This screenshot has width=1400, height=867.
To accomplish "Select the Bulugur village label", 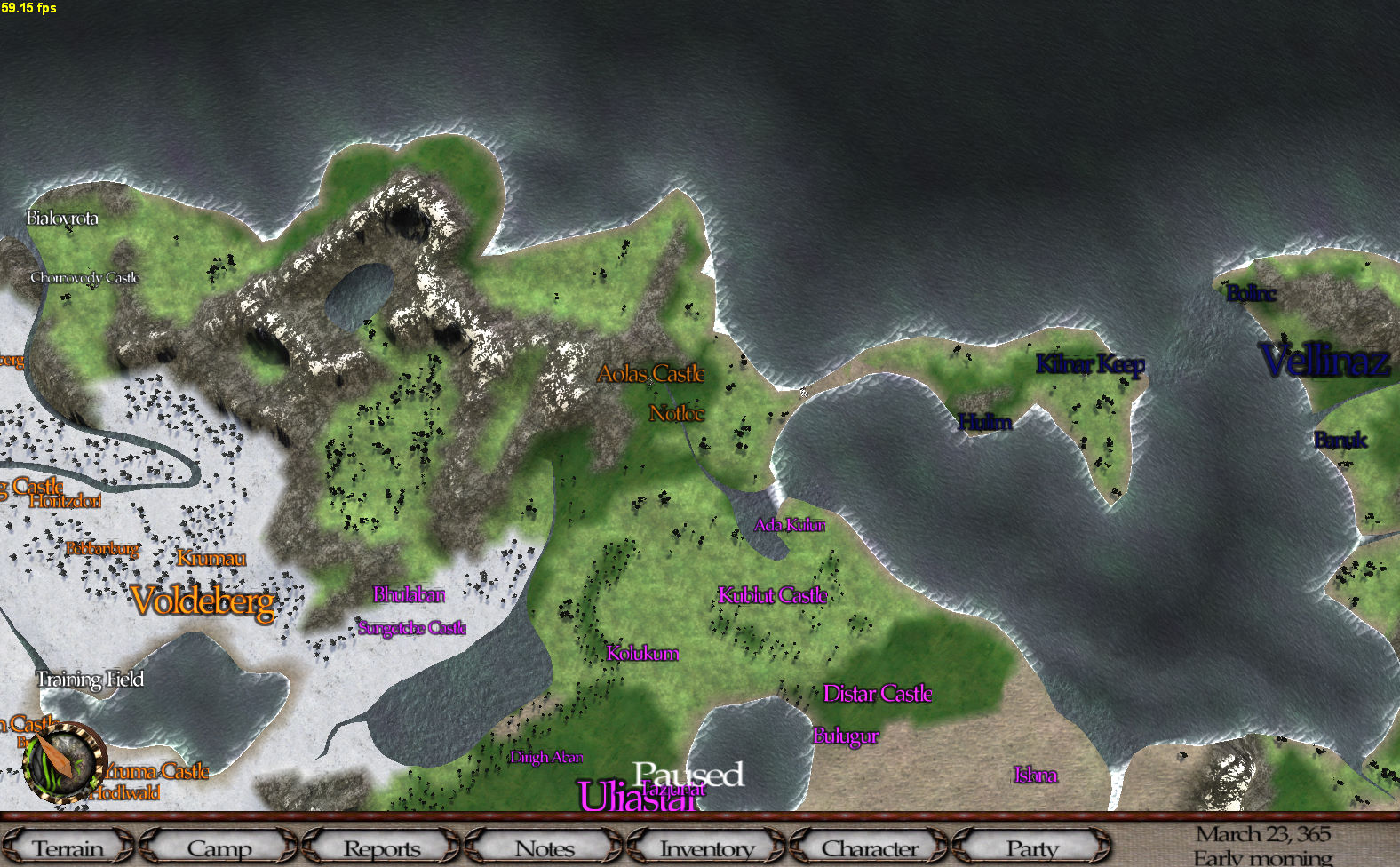I will coord(846,736).
